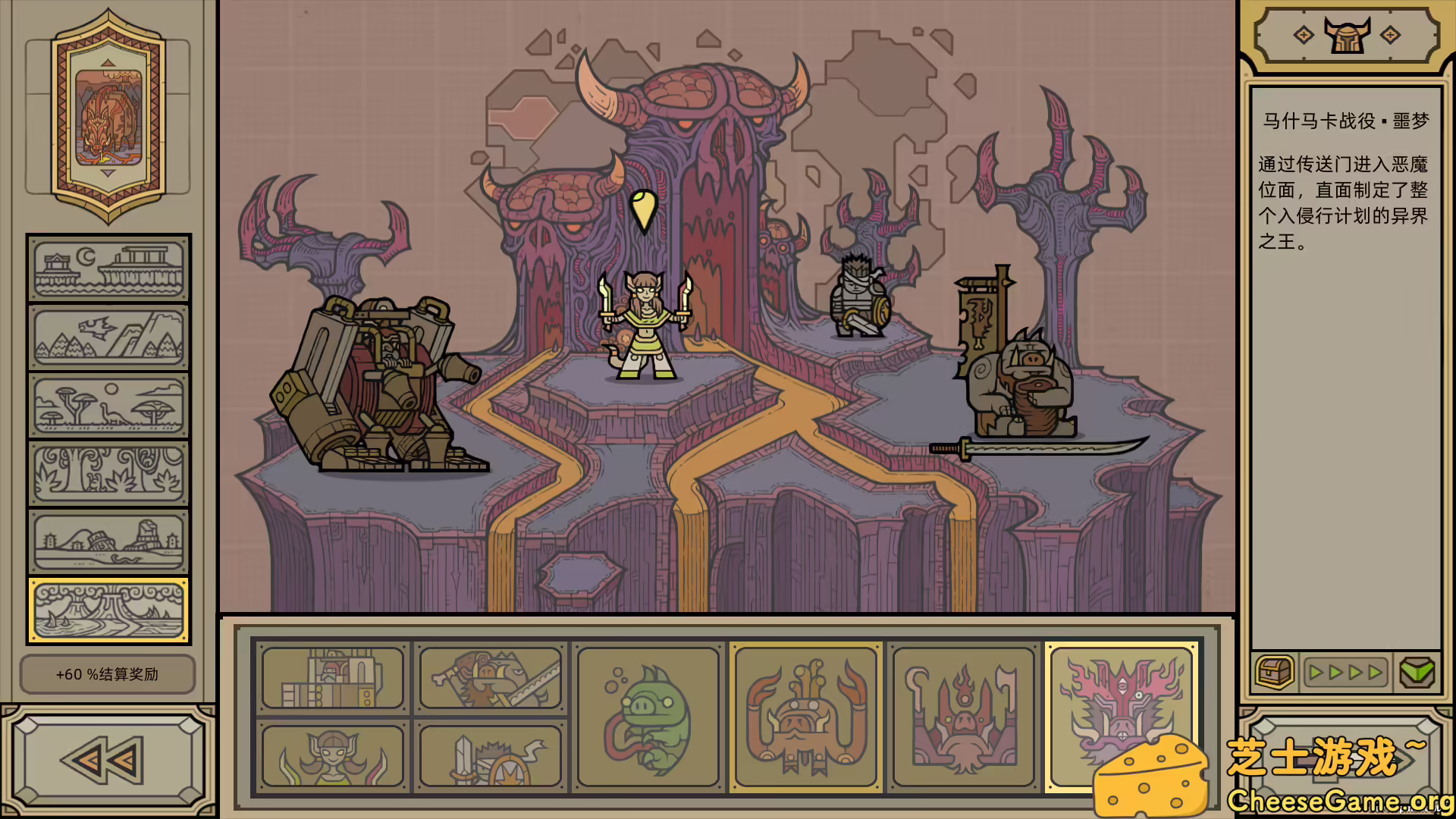The width and height of the screenshot is (1456, 819).
Task: Select the pink squid demon icon
Action: coord(963,717)
